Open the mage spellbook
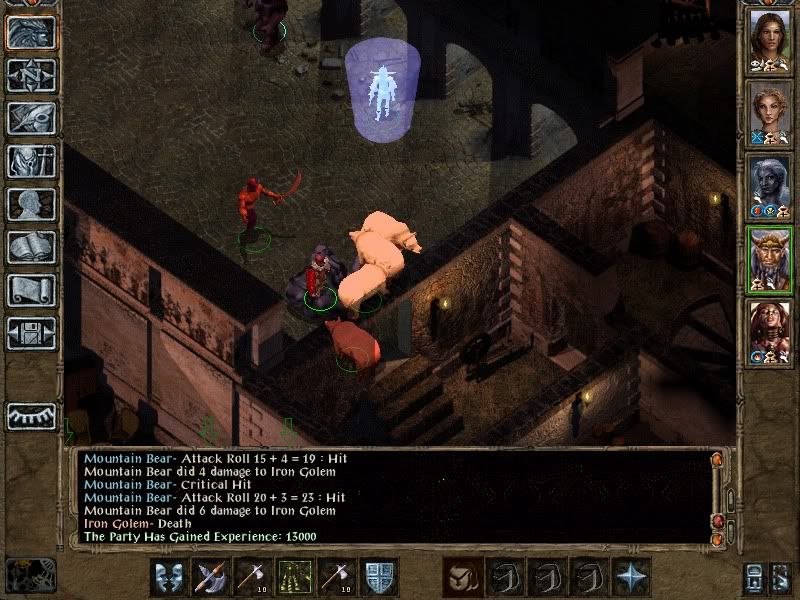This screenshot has height=600, width=800. pos(30,246)
